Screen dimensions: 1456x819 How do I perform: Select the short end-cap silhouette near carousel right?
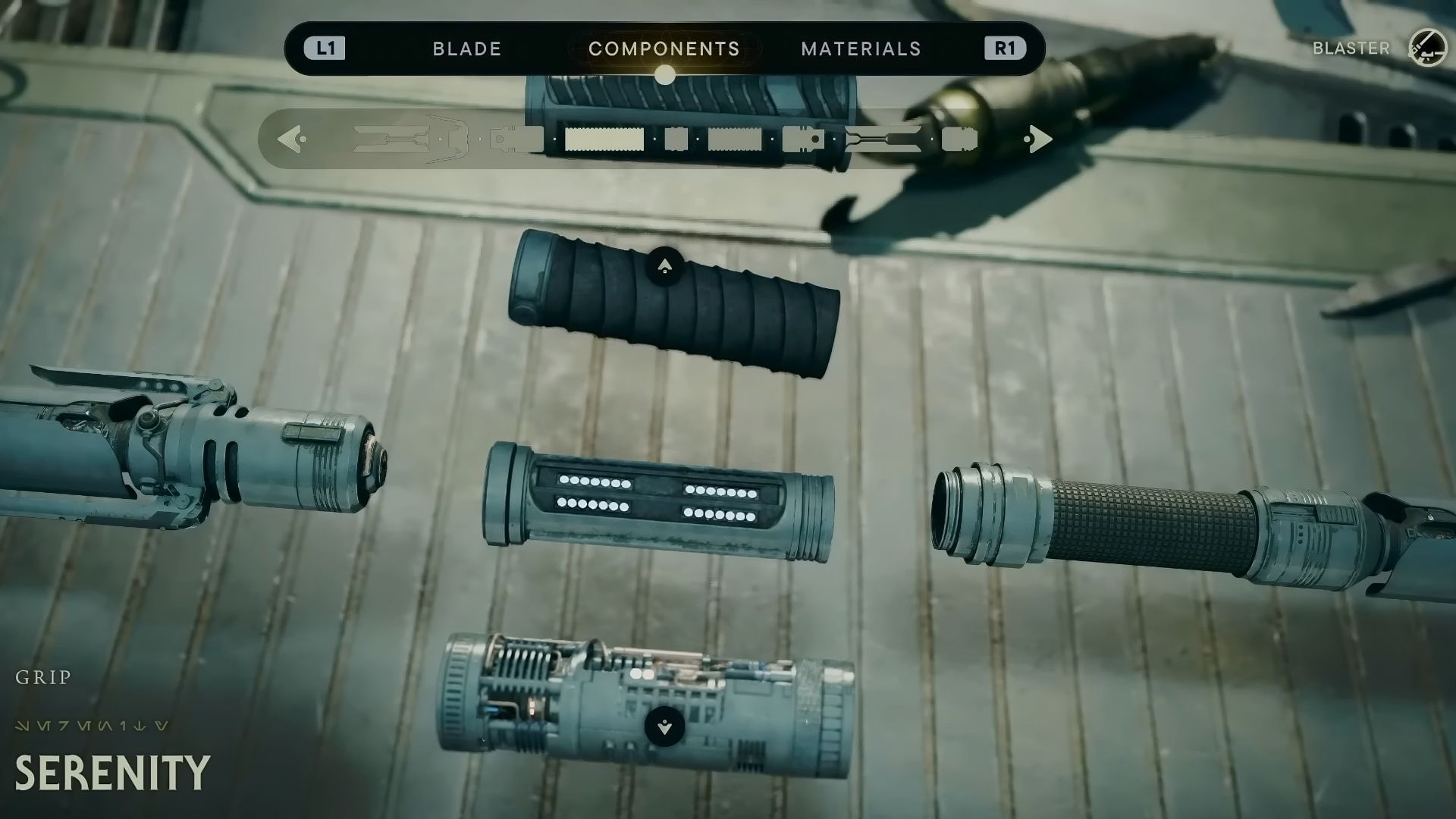point(960,140)
